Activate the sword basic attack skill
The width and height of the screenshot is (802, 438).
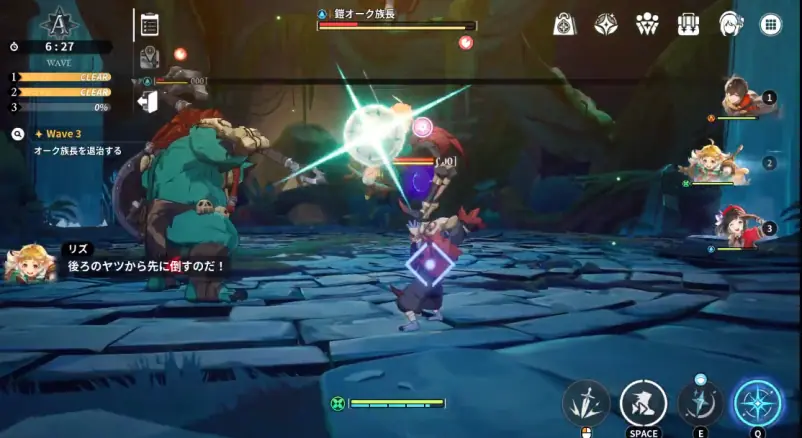click(587, 402)
